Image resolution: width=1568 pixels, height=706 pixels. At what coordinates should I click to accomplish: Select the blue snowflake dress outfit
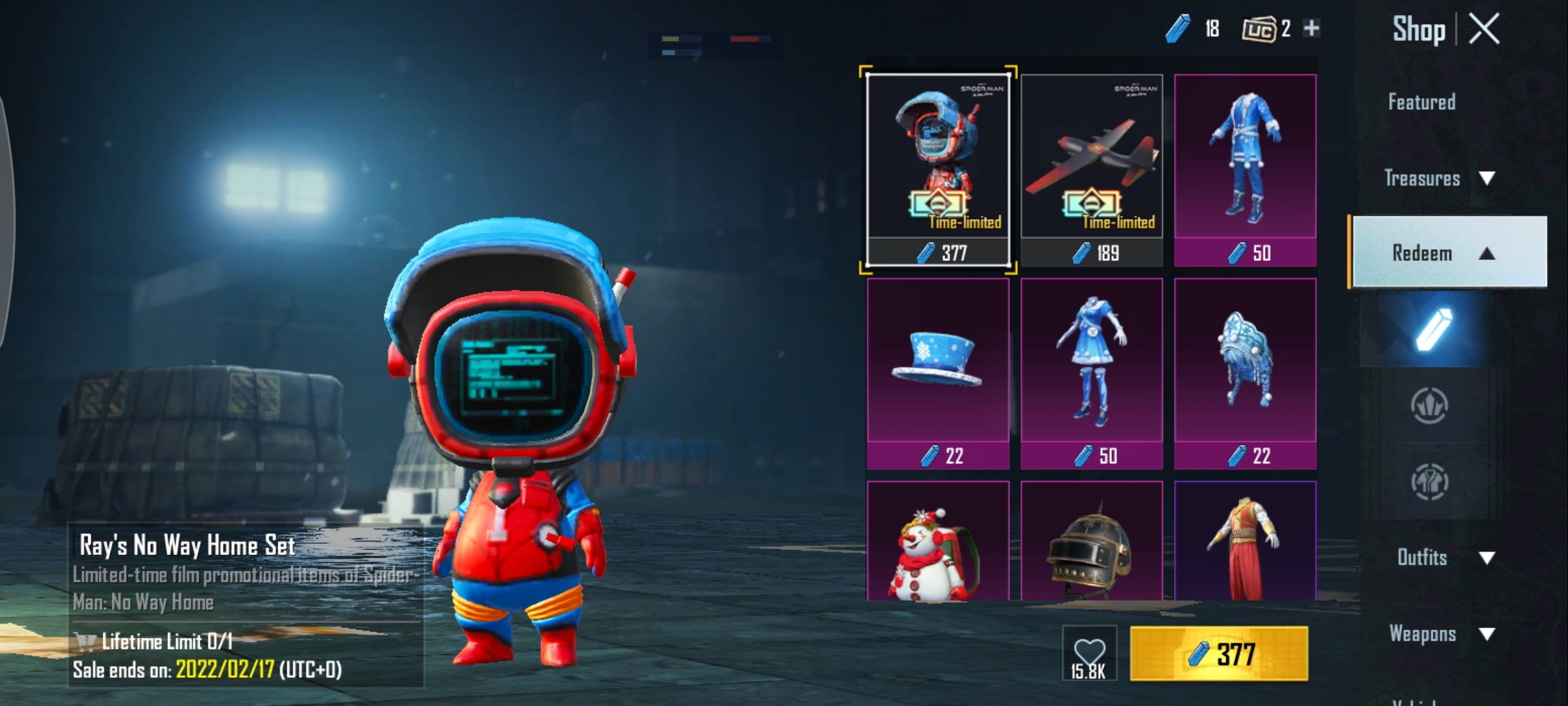1091,373
